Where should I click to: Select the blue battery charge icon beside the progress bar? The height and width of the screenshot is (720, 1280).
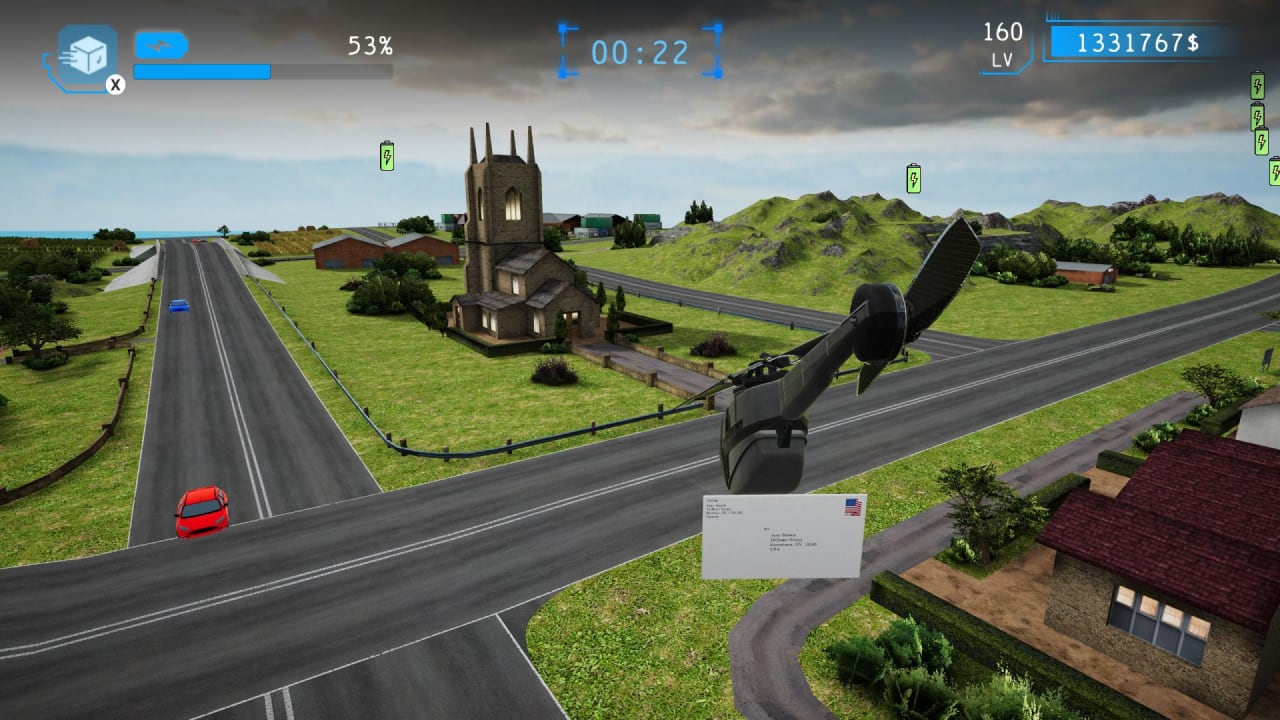click(160, 44)
